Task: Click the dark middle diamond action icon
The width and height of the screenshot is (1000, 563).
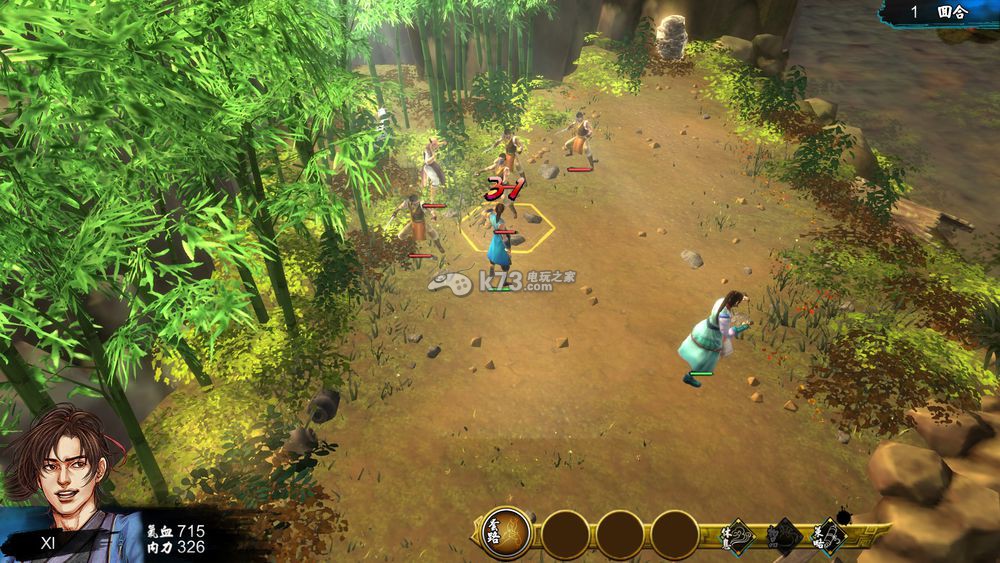Action: pyautogui.click(x=783, y=537)
